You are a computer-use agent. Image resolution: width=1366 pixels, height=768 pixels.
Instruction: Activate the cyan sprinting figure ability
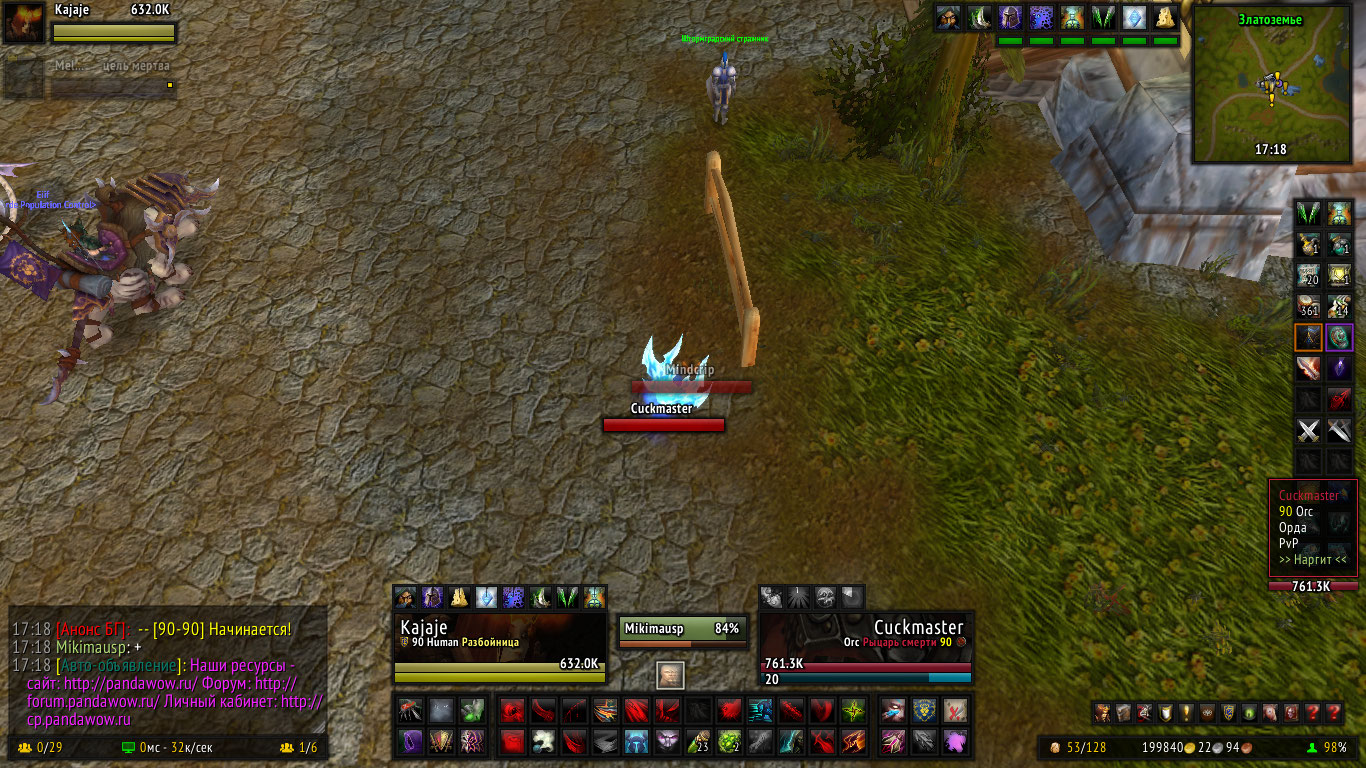[x=760, y=711]
